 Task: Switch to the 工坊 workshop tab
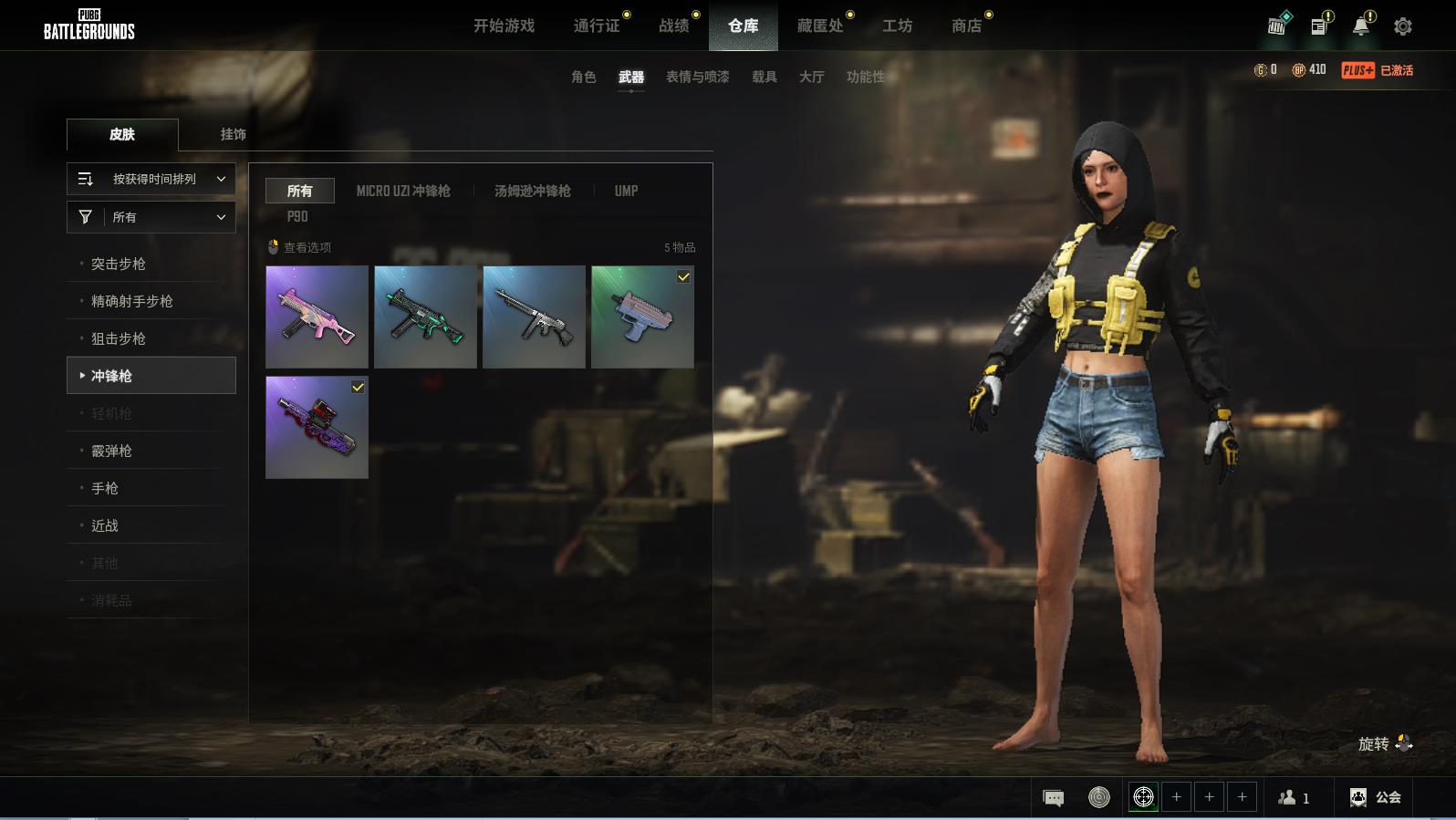tap(897, 26)
